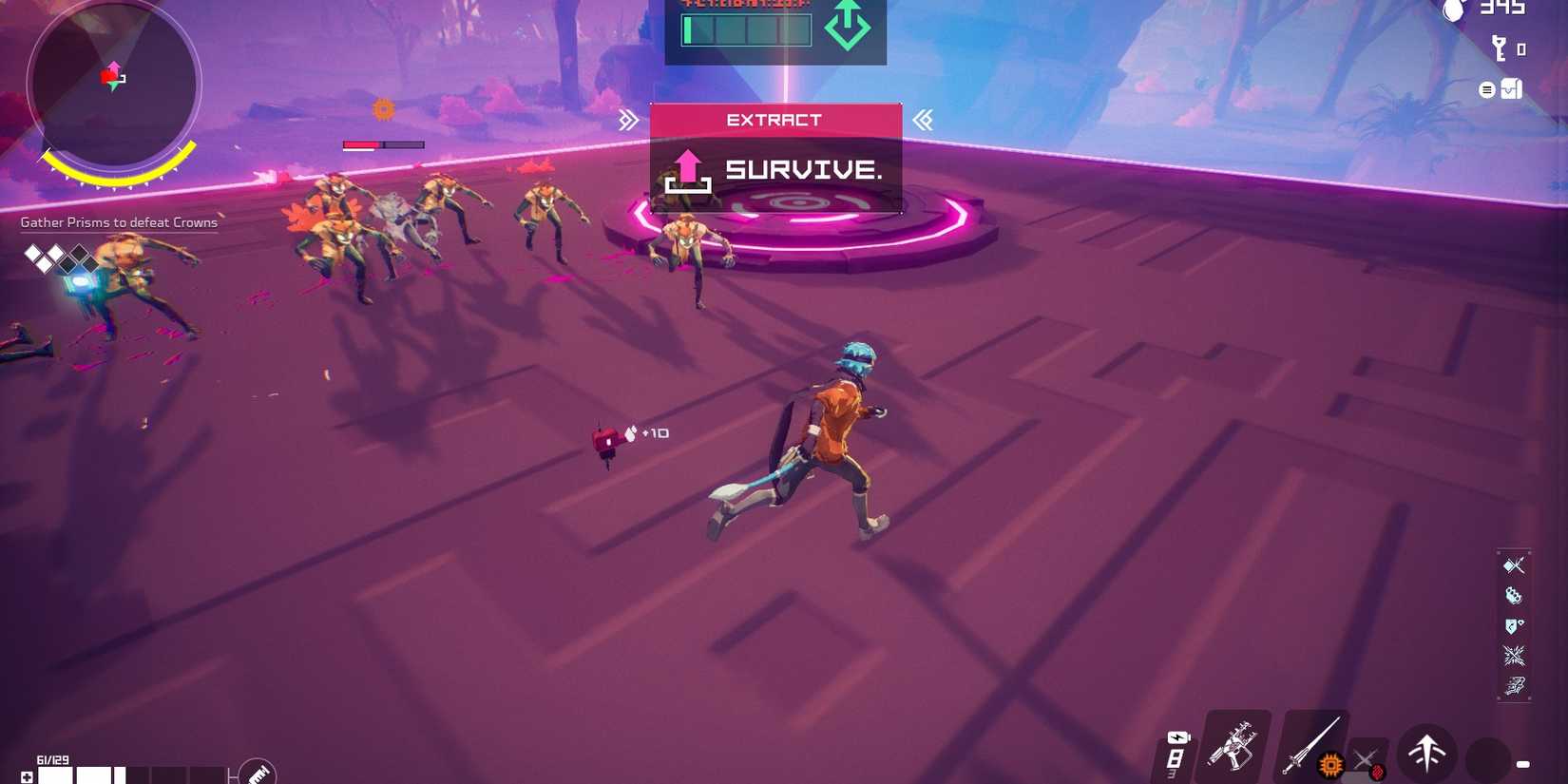The image size is (1568, 784).
Task: Click the Gather Prisms to defeat Crowns objective
Action: coord(119,221)
